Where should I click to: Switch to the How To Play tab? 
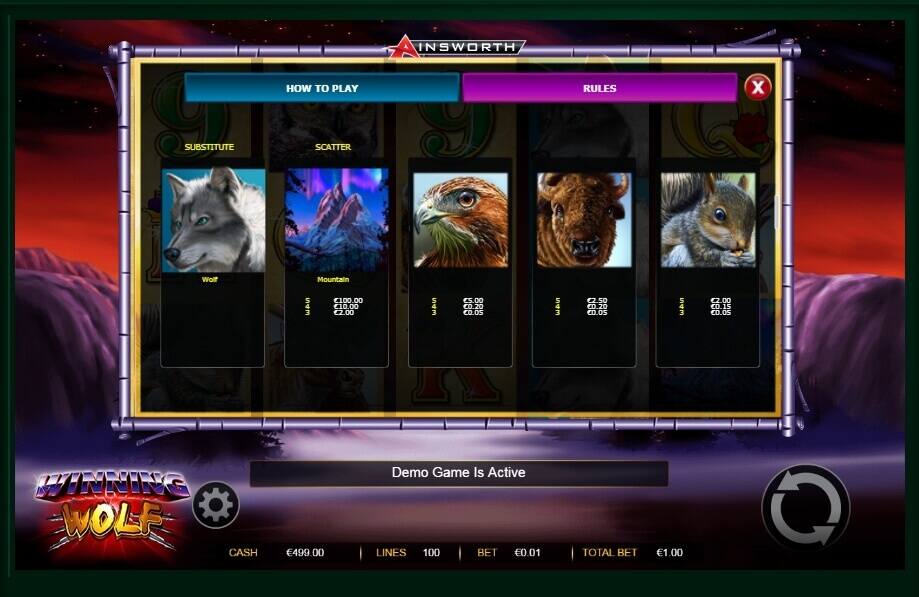point(322,88)
